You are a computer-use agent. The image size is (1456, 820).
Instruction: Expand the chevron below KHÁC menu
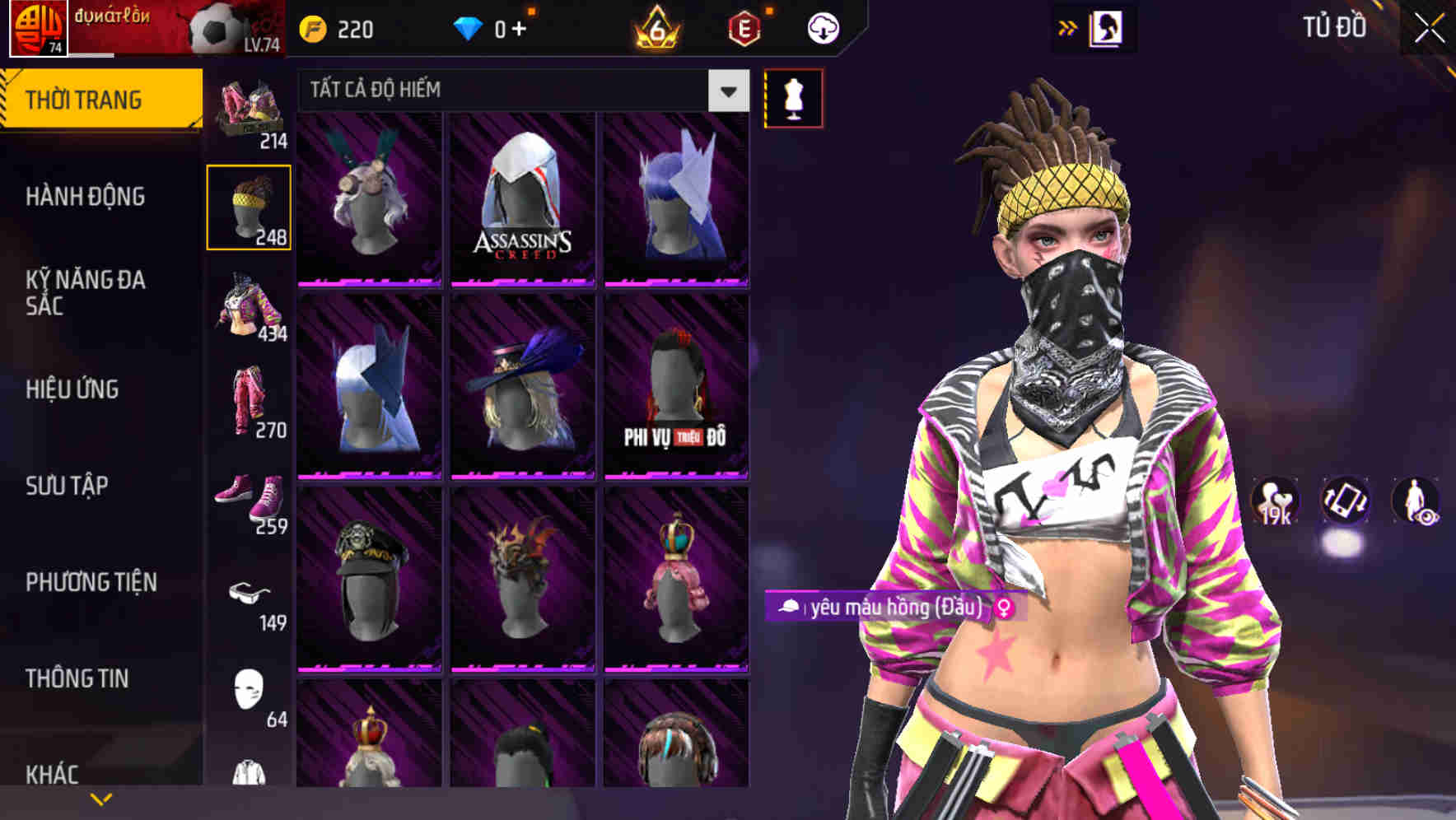click(100, 799)
